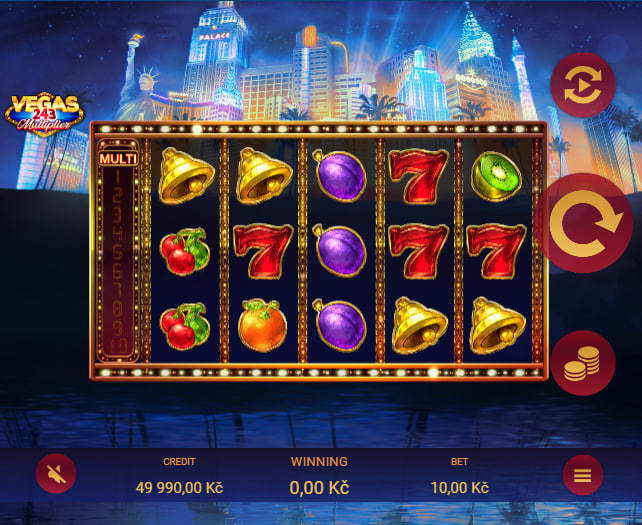
Task: Open bet settings with the coin stack button
Action: point(582,363)
